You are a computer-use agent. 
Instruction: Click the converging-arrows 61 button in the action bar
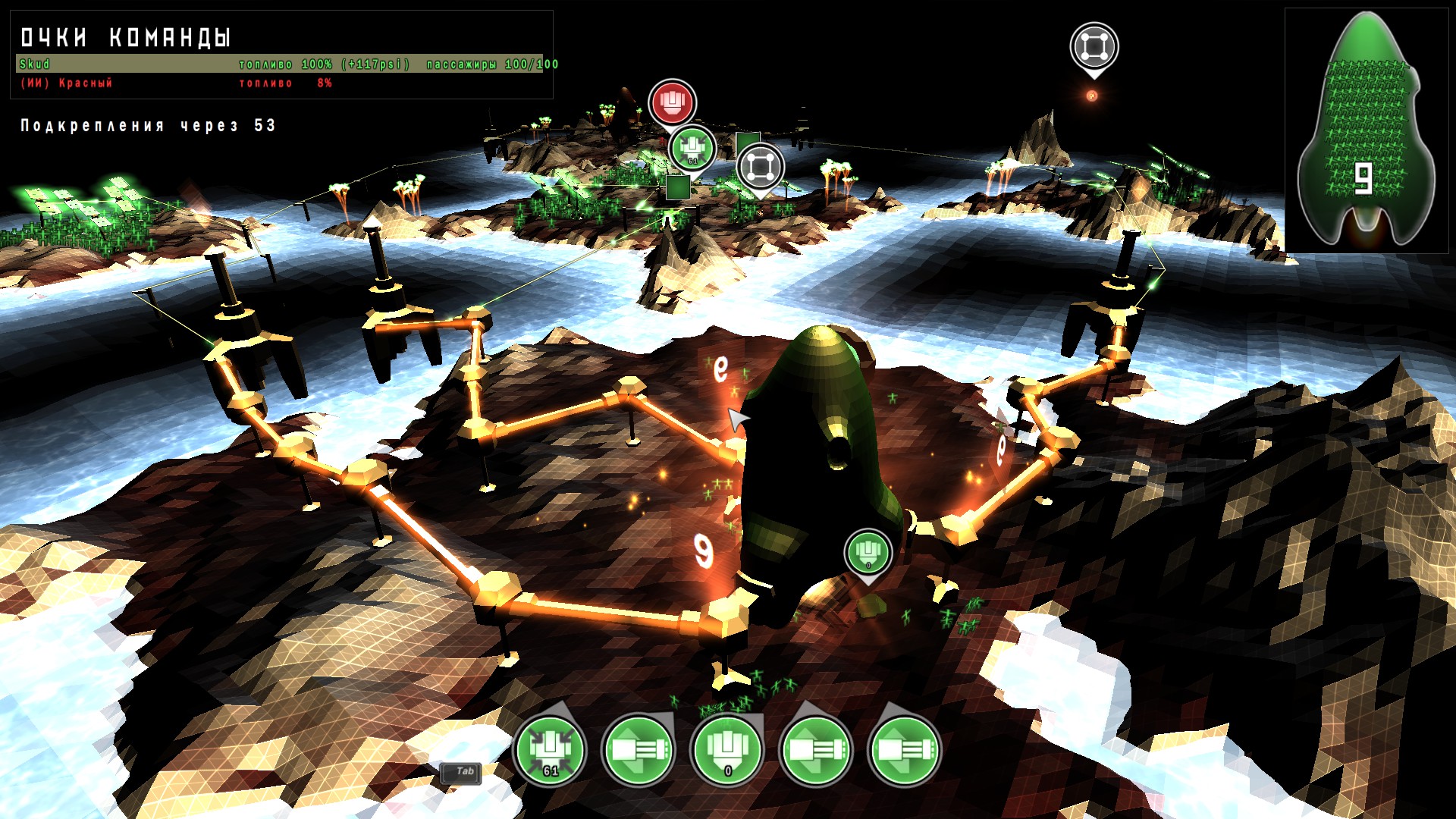point(550,750)
